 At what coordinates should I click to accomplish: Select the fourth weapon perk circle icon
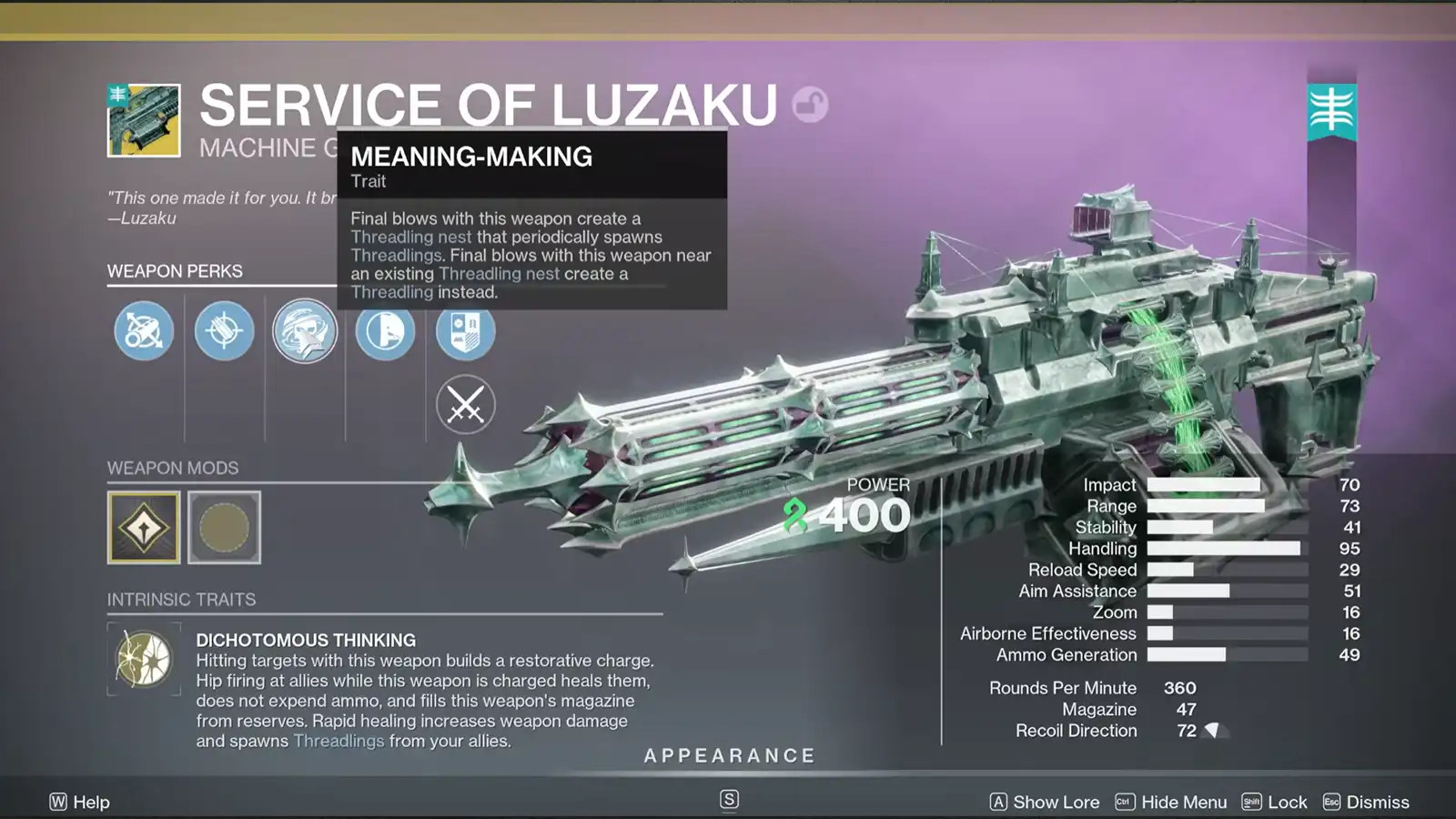click(385, 331)
